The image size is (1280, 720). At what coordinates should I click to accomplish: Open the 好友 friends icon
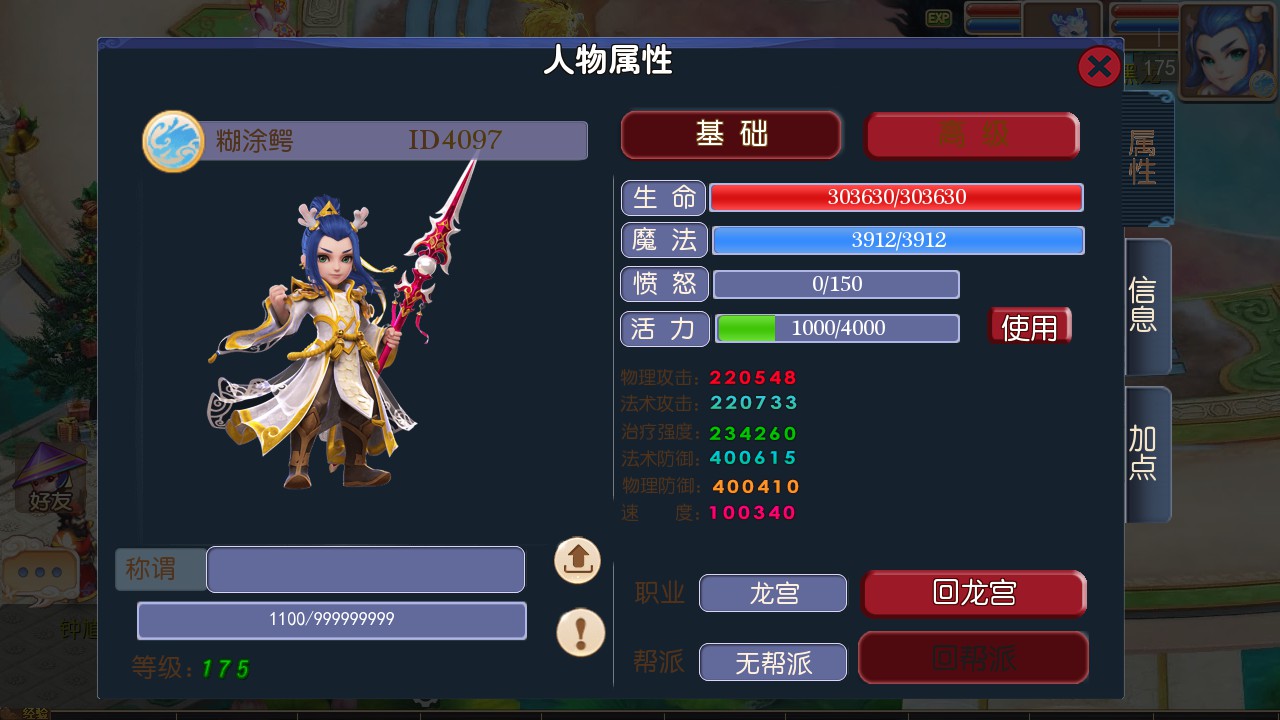pyautogui.click(x=49, y=480)
